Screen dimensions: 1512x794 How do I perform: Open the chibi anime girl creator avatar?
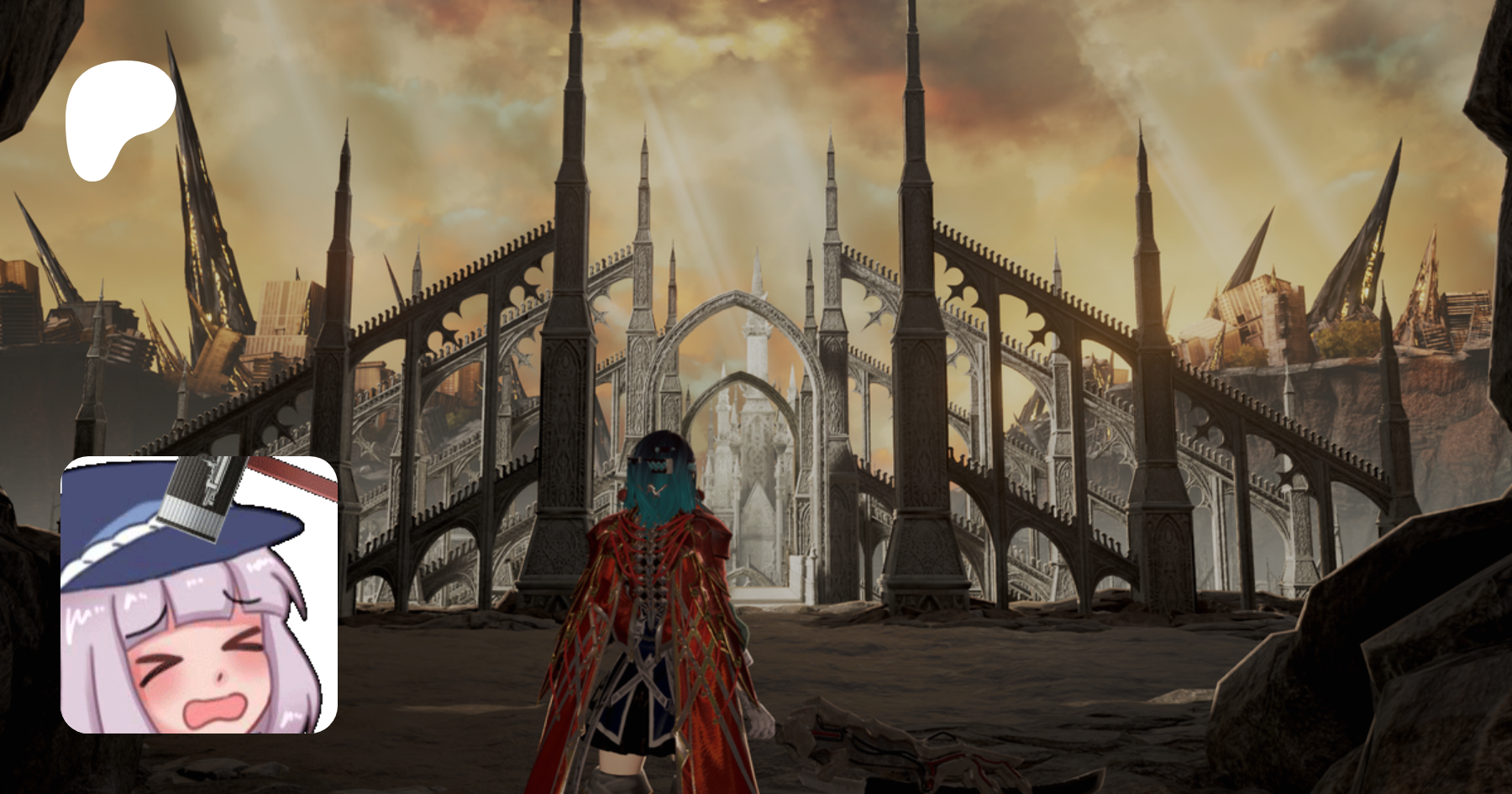(x=199, y=594)
